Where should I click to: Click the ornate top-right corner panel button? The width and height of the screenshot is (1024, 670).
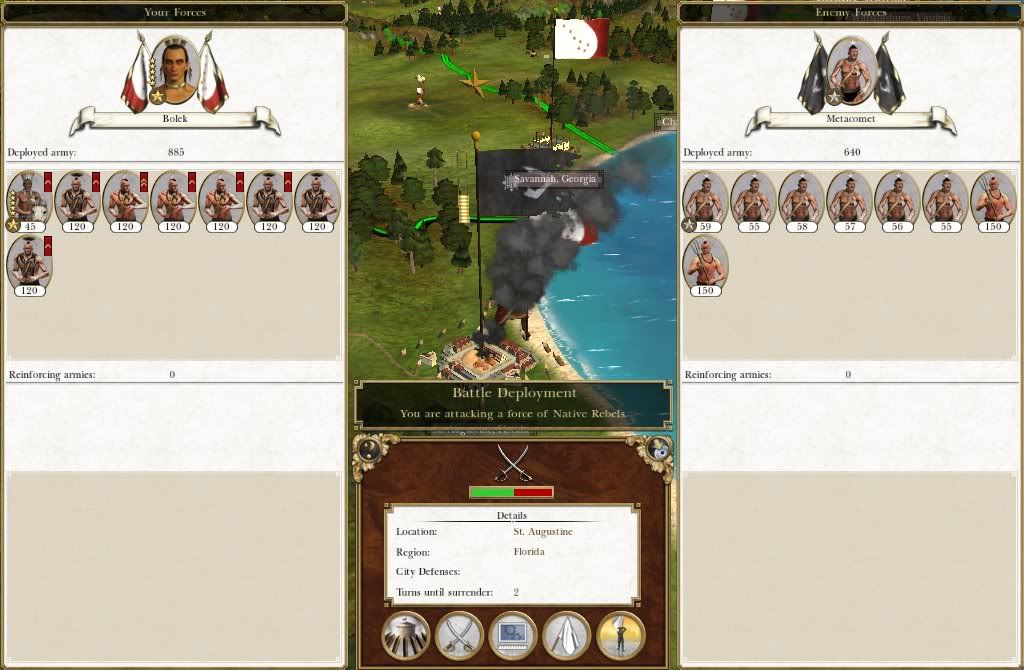(x=658, y=449)
